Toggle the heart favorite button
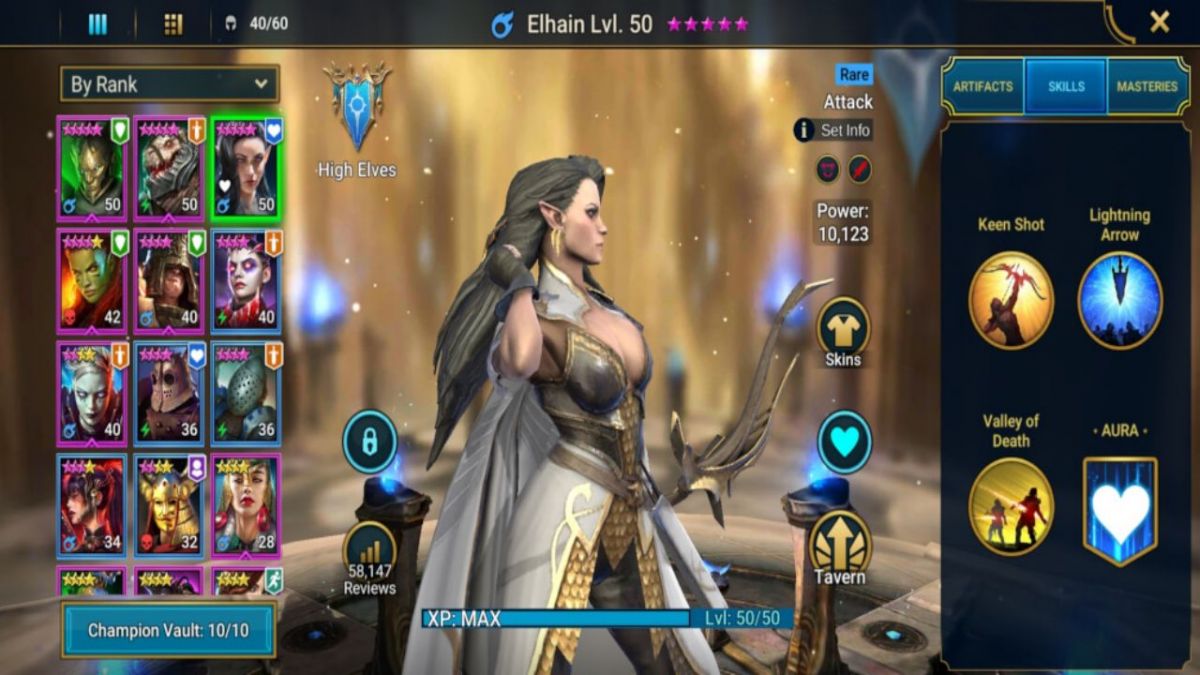Screen dimensions: 1200x675 click(x=844, y=442)
